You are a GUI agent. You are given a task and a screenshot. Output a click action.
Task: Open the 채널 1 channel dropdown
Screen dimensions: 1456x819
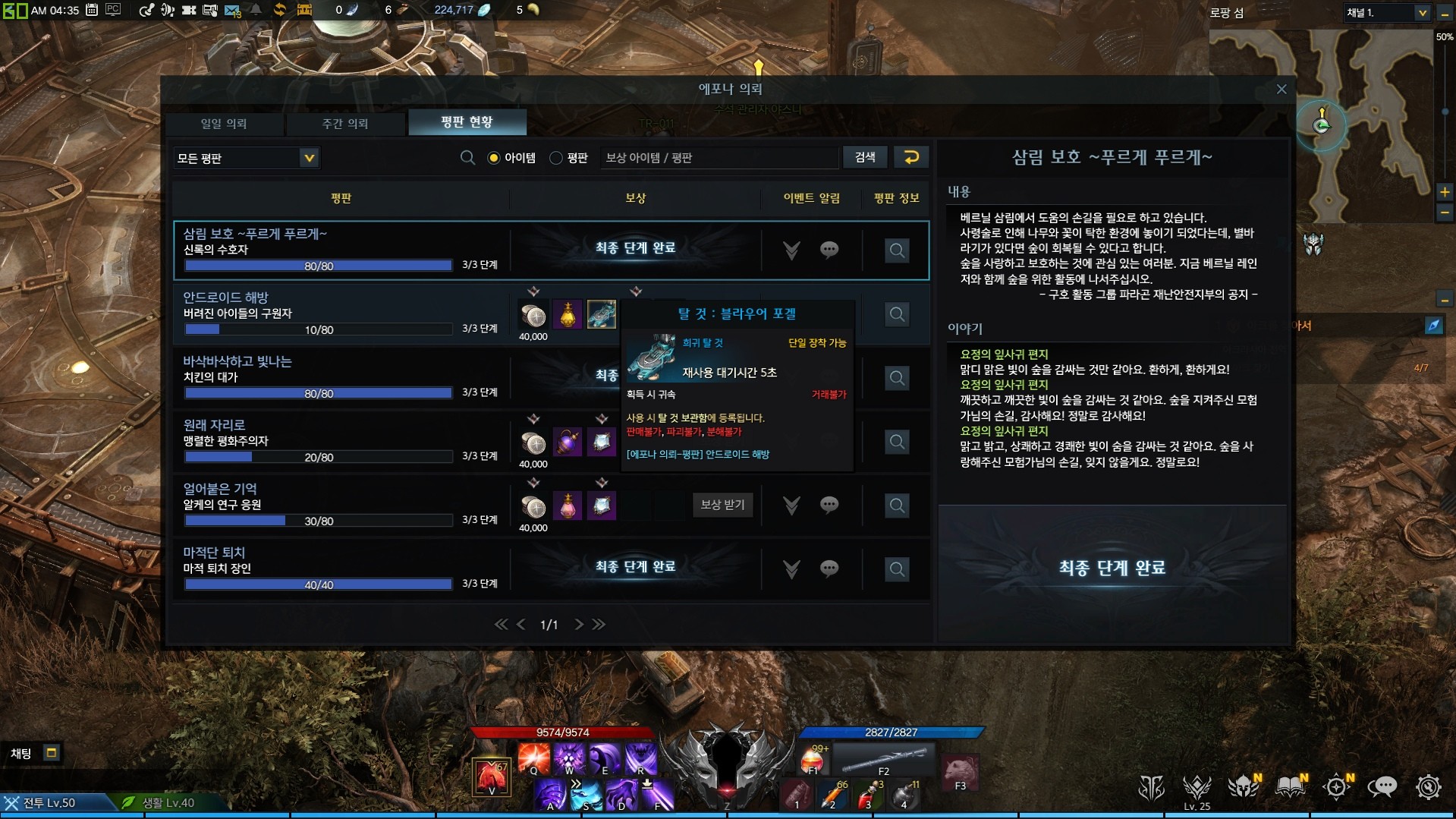click(1421, 13)
